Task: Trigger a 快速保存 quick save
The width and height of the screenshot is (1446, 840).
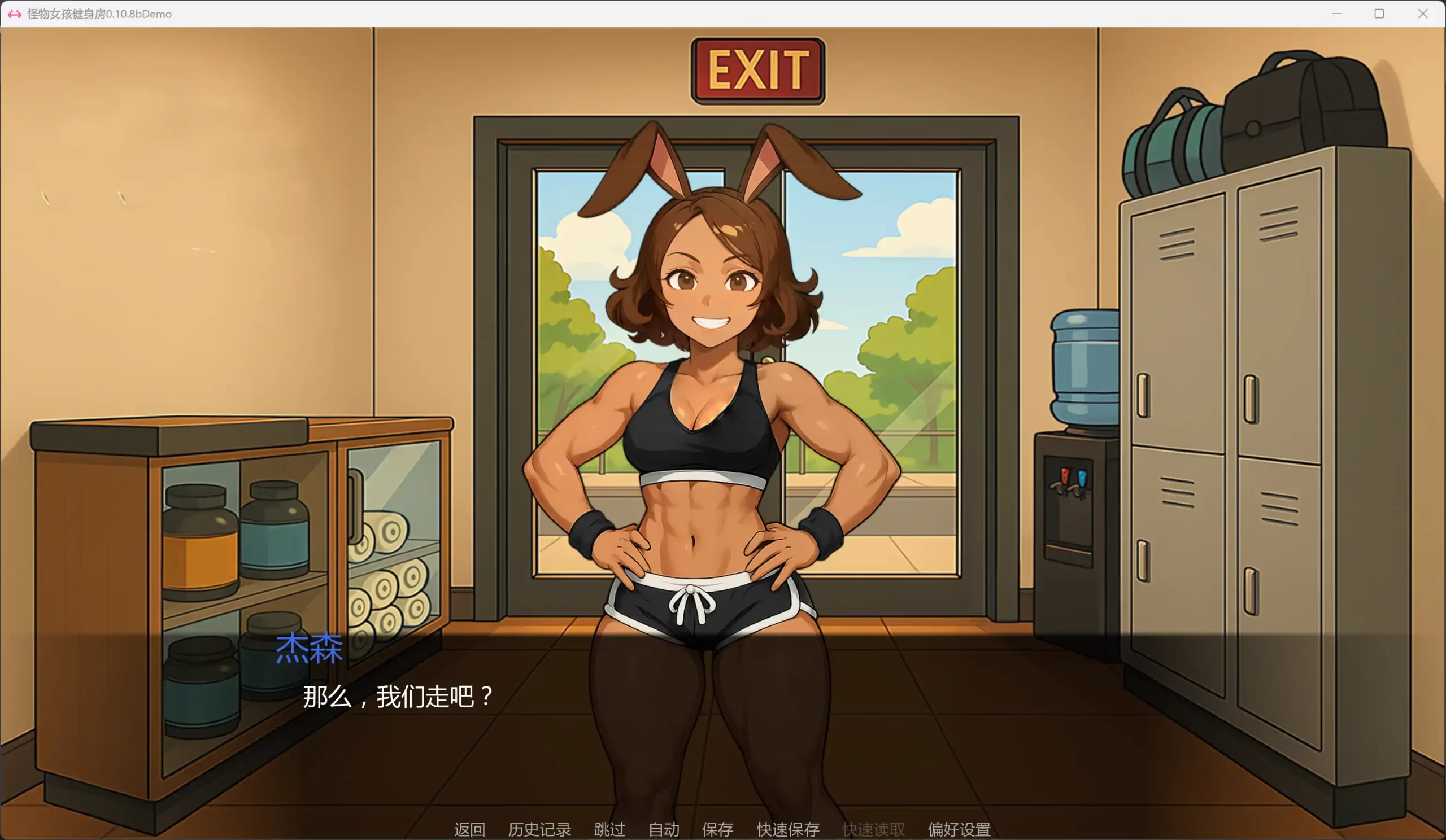Action: click(787, 830)
